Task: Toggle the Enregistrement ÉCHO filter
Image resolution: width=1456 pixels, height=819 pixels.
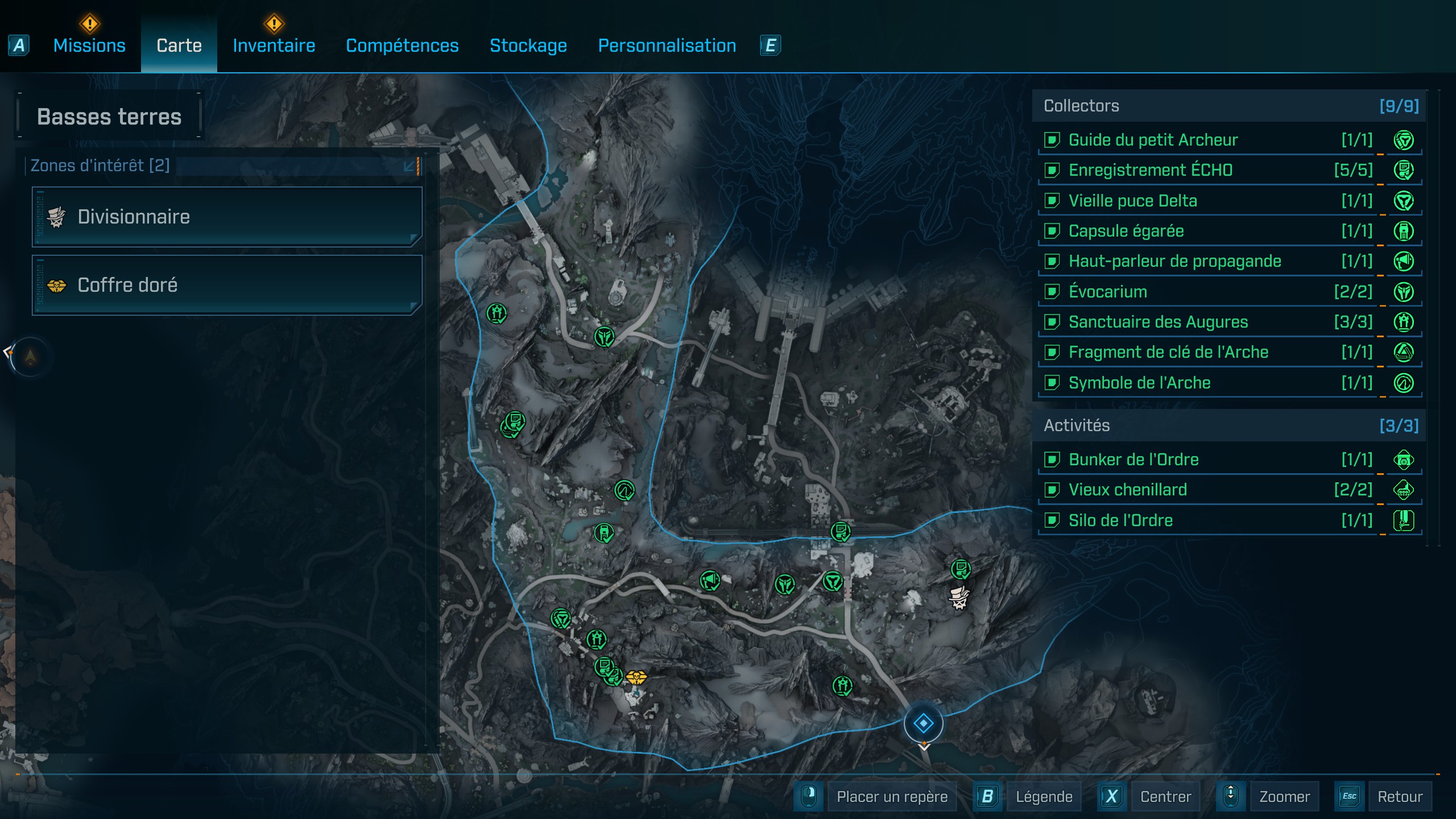Action: pyautogui.click(x=1150, y=170)
